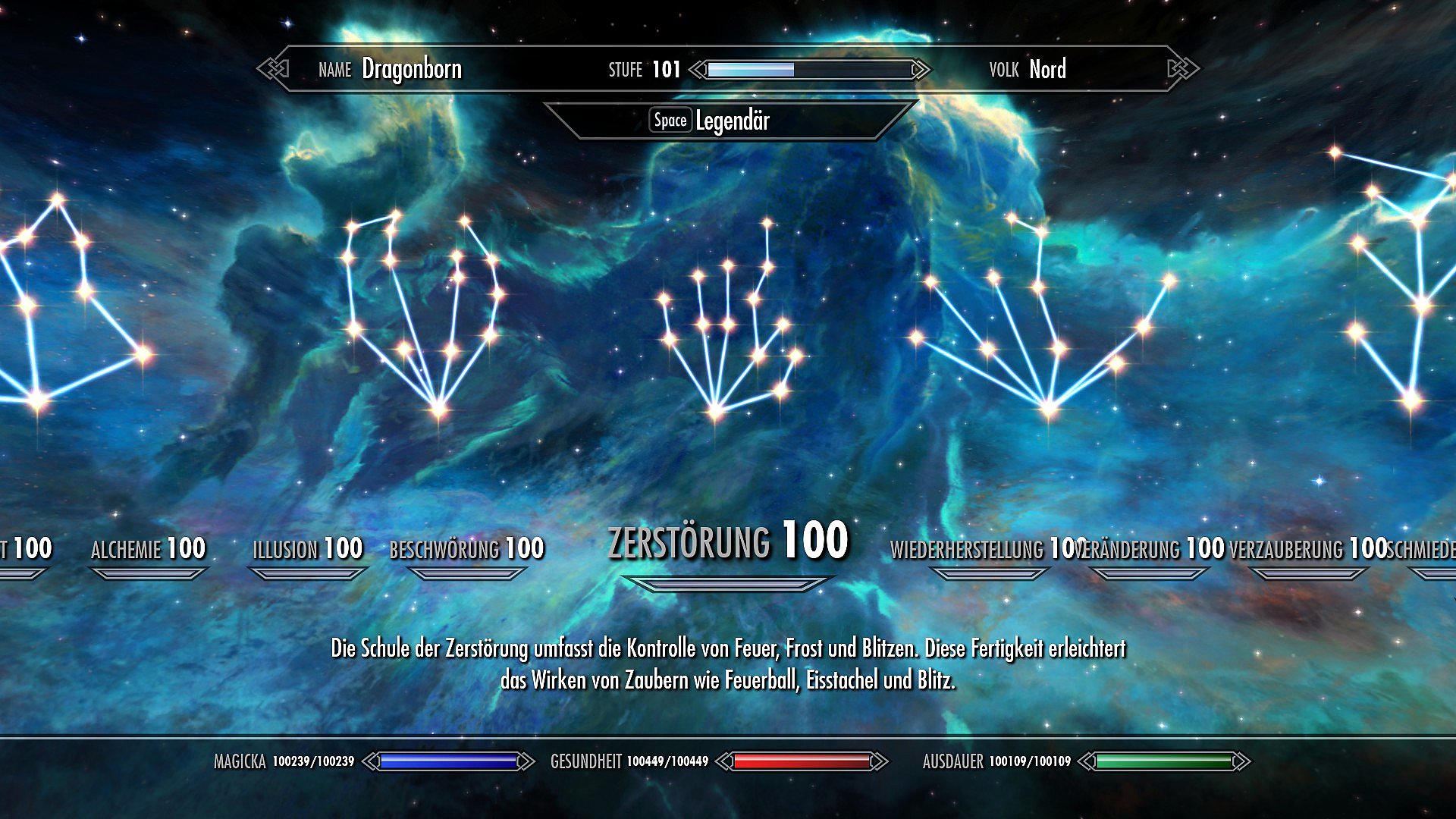Switch to the Veränderung skill
Image resolution: width=1456 pixels, height=819 pixels.
pyautogui.click(x=1151, y=548)
